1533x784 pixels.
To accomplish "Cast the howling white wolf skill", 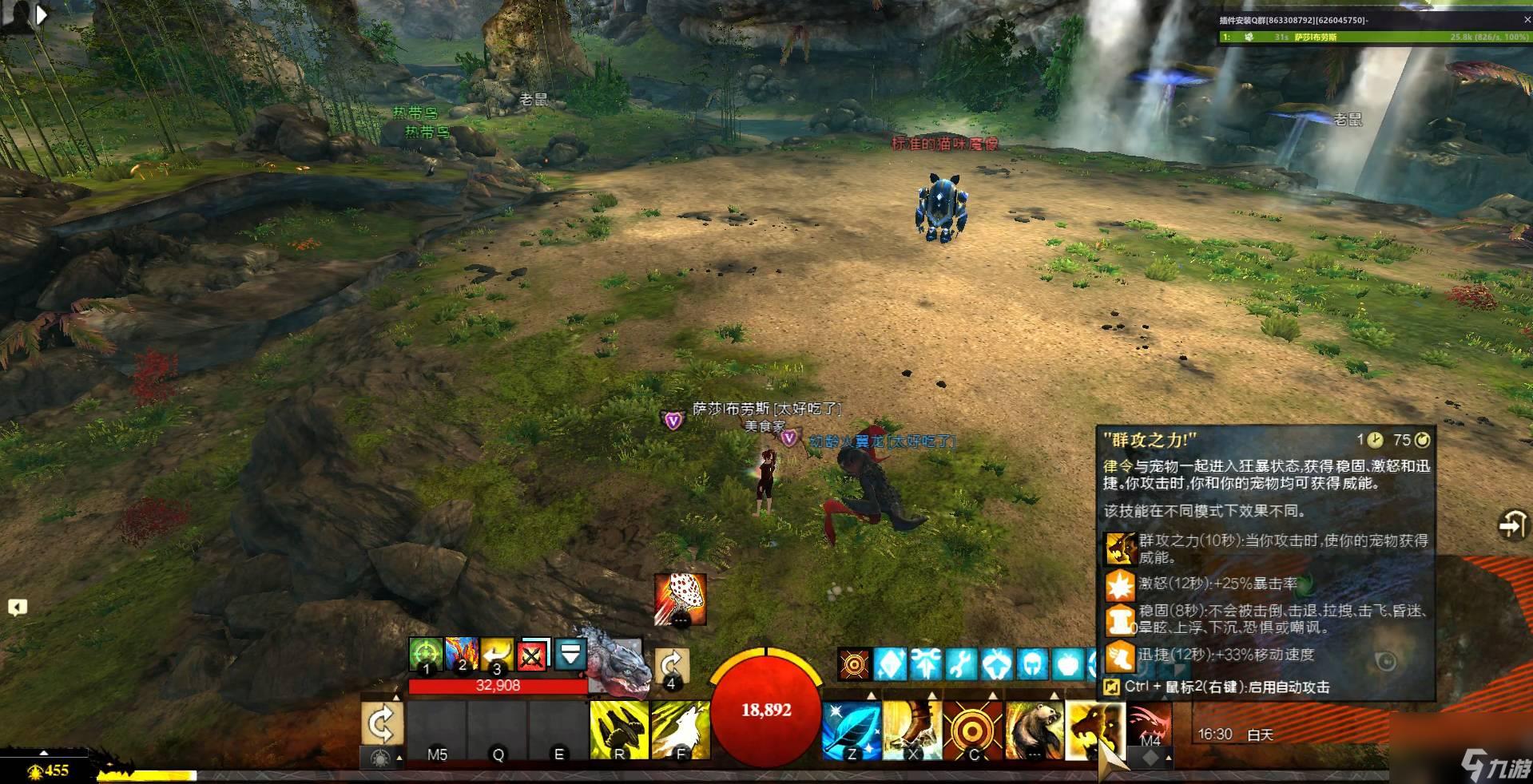I will coord(680,730).
